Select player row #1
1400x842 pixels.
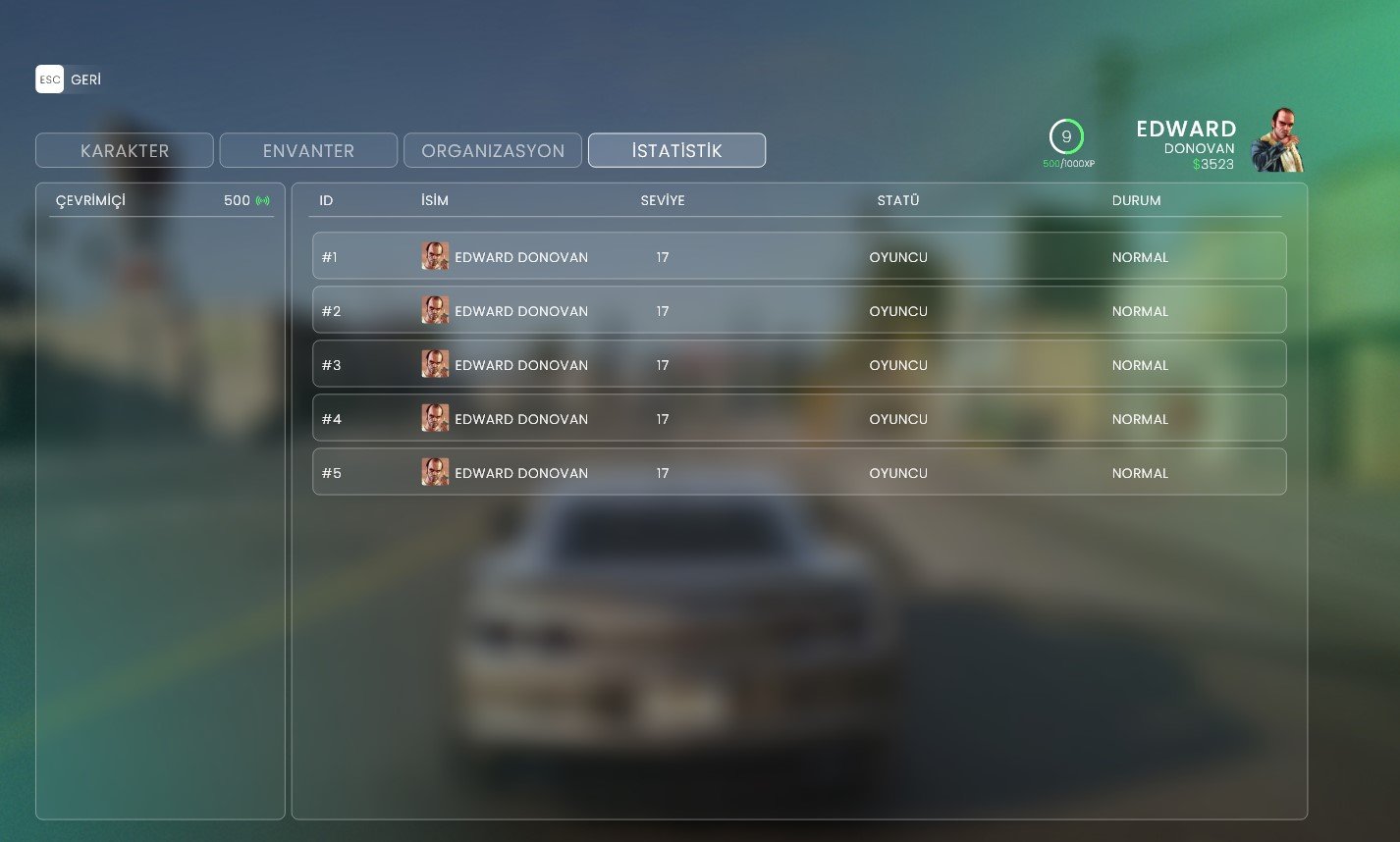point(798,256)
